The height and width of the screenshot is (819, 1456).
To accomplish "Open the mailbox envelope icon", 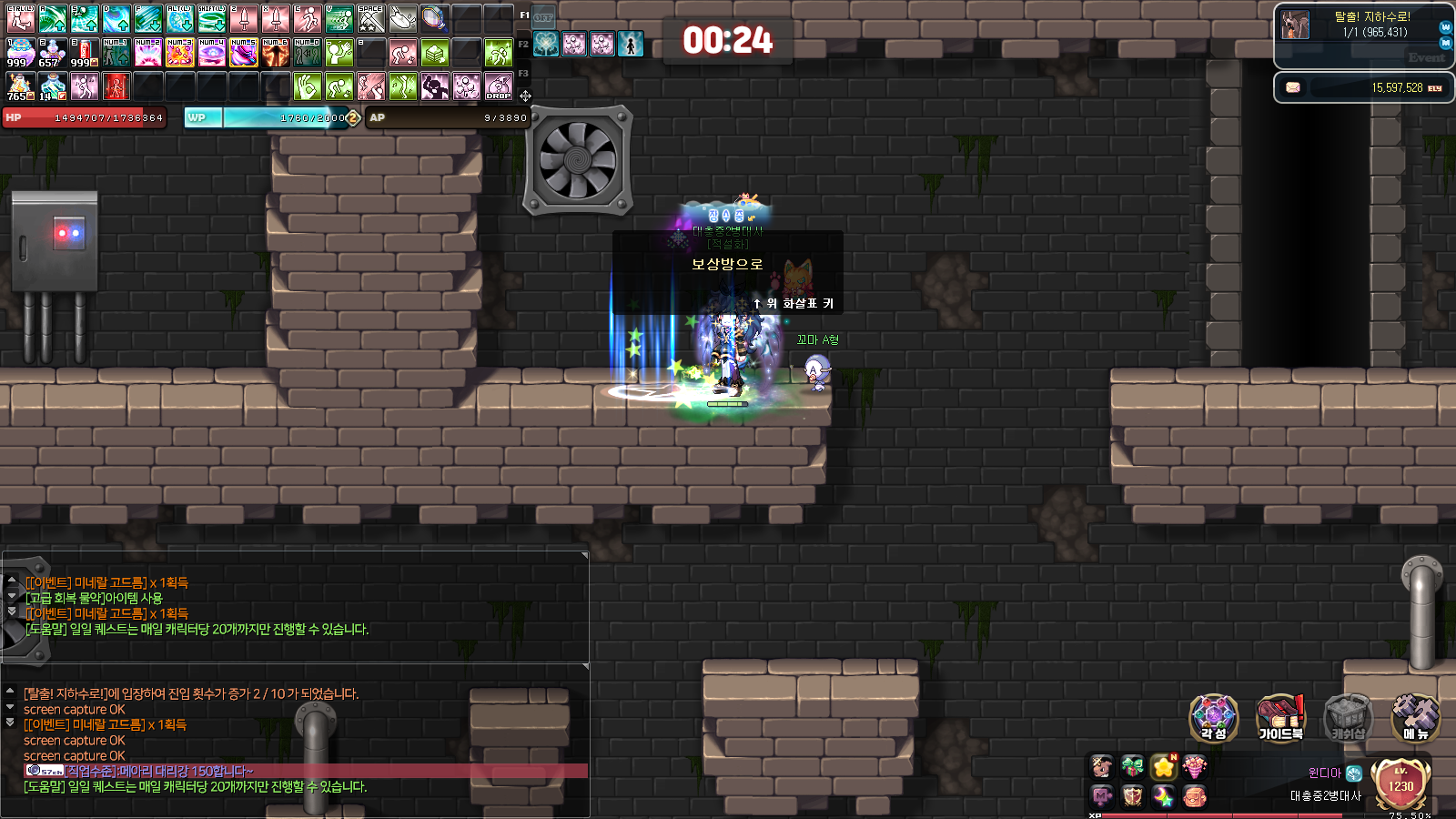I will (x=1292, y=87).
